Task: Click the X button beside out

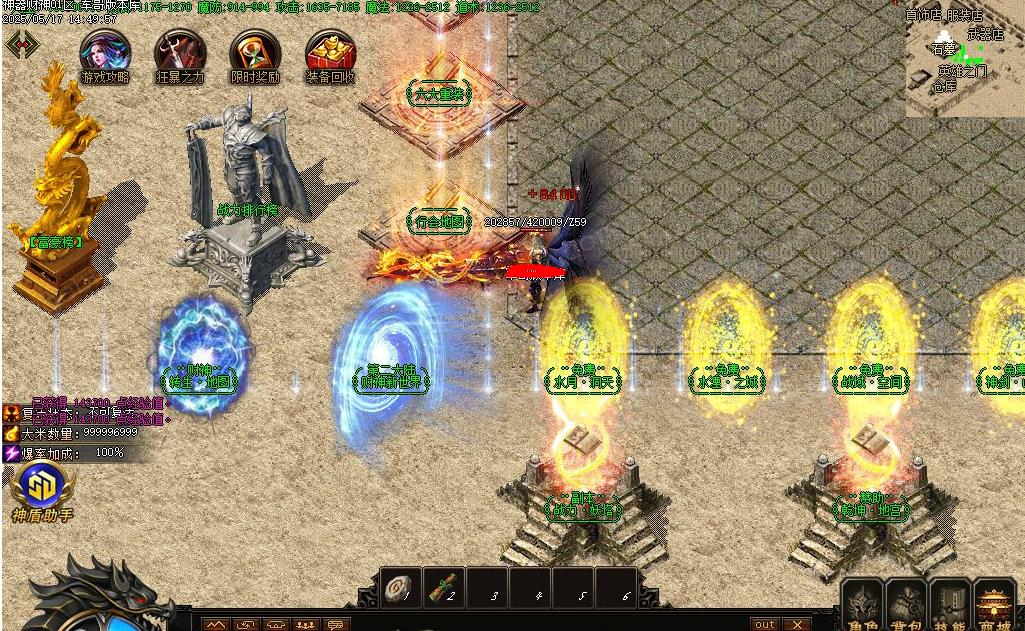Action: pyautogui.click(x=797, y=624)
